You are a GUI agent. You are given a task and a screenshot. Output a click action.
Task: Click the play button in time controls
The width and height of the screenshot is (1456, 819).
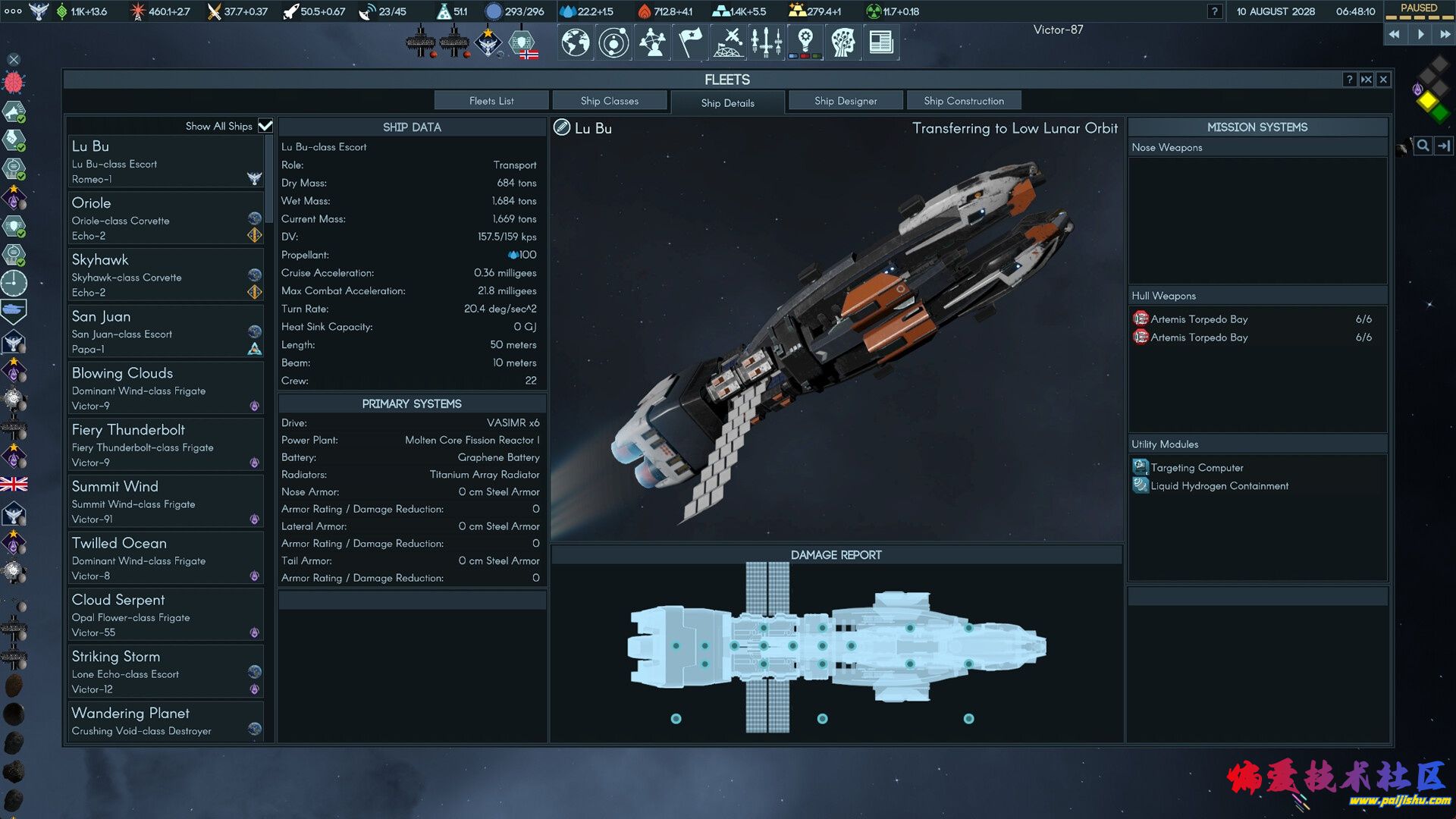1420,34
